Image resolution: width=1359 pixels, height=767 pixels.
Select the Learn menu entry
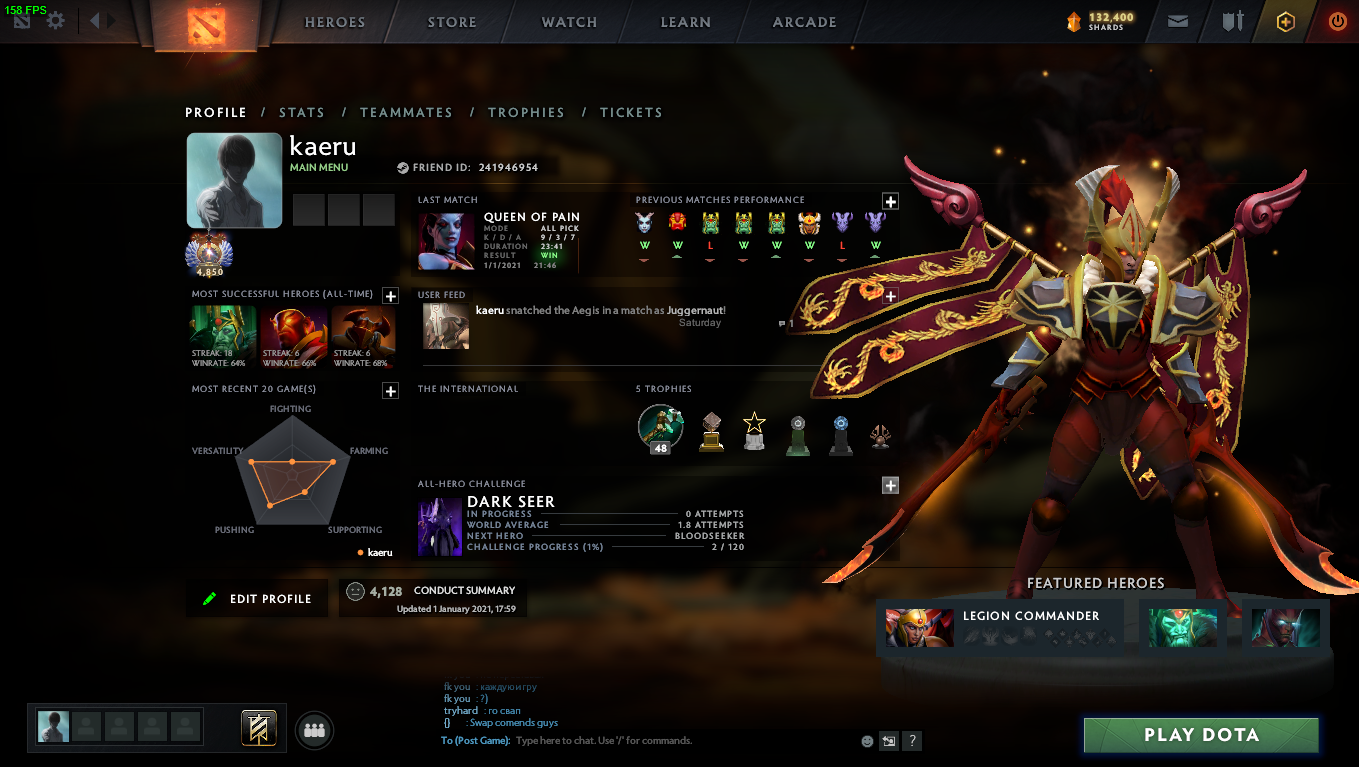[x=686, y=22]
